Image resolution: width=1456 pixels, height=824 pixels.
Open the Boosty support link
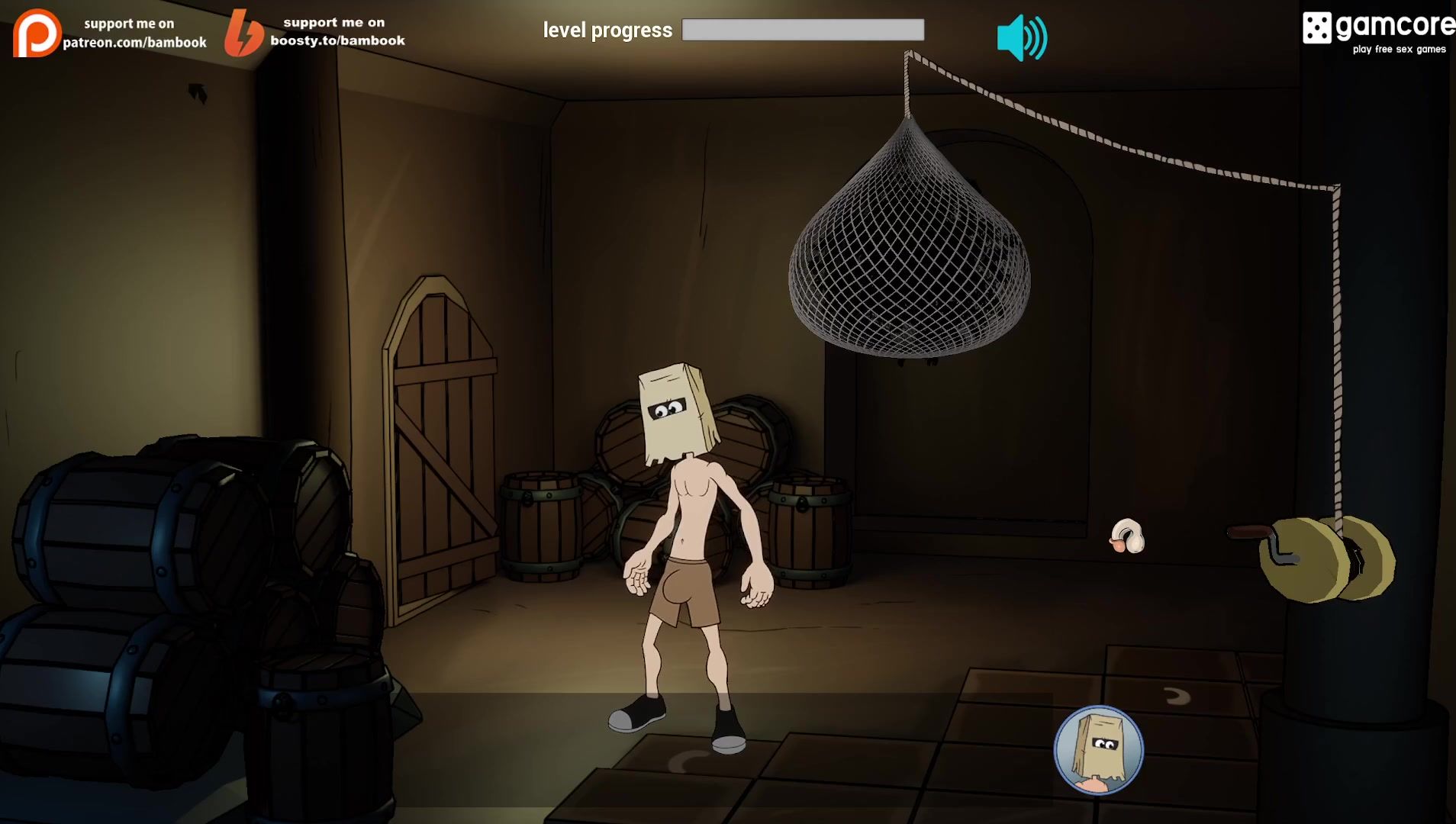click(314, 33)
